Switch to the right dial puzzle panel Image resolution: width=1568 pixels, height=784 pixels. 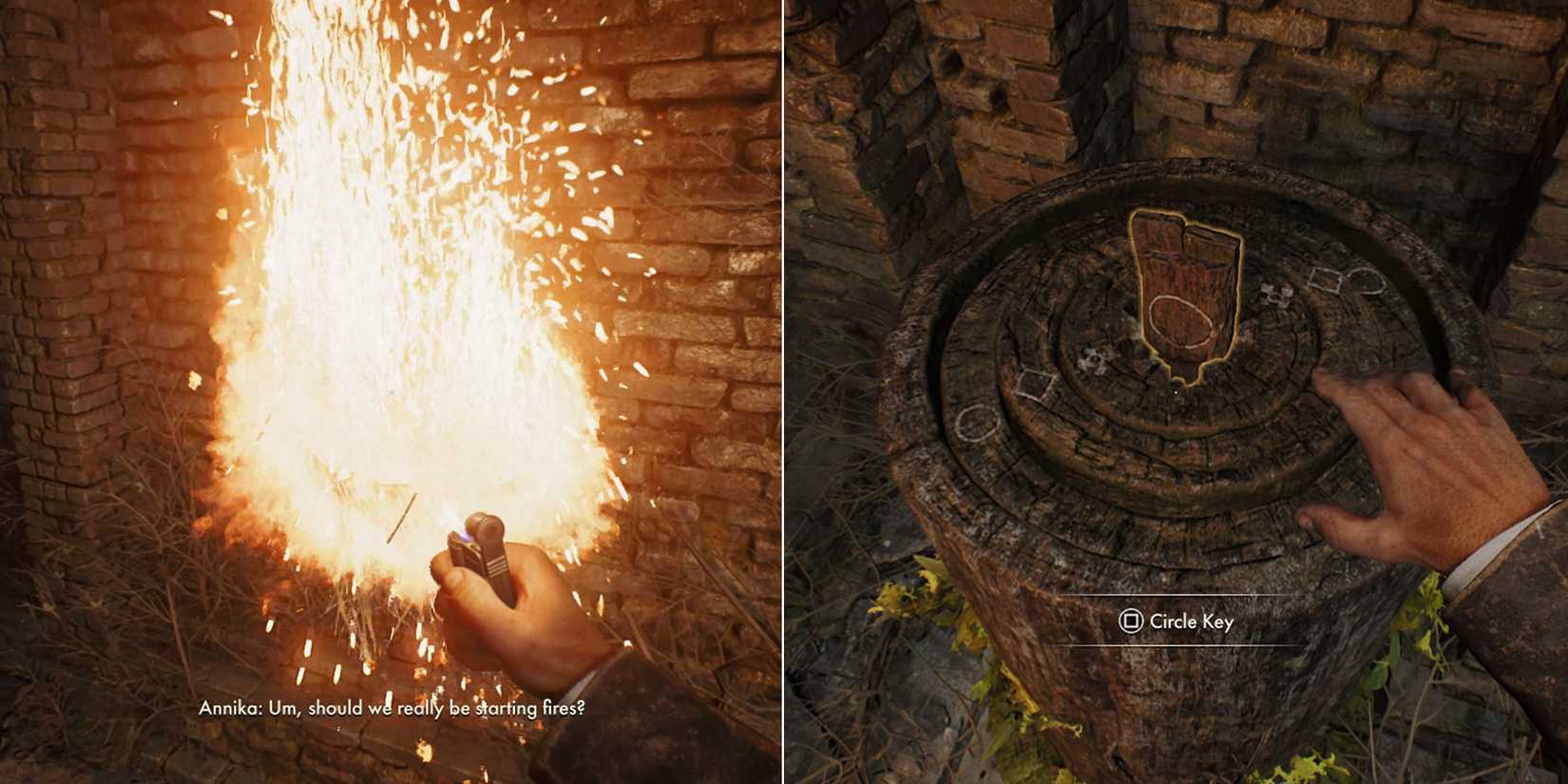[x=1174, y=392]
